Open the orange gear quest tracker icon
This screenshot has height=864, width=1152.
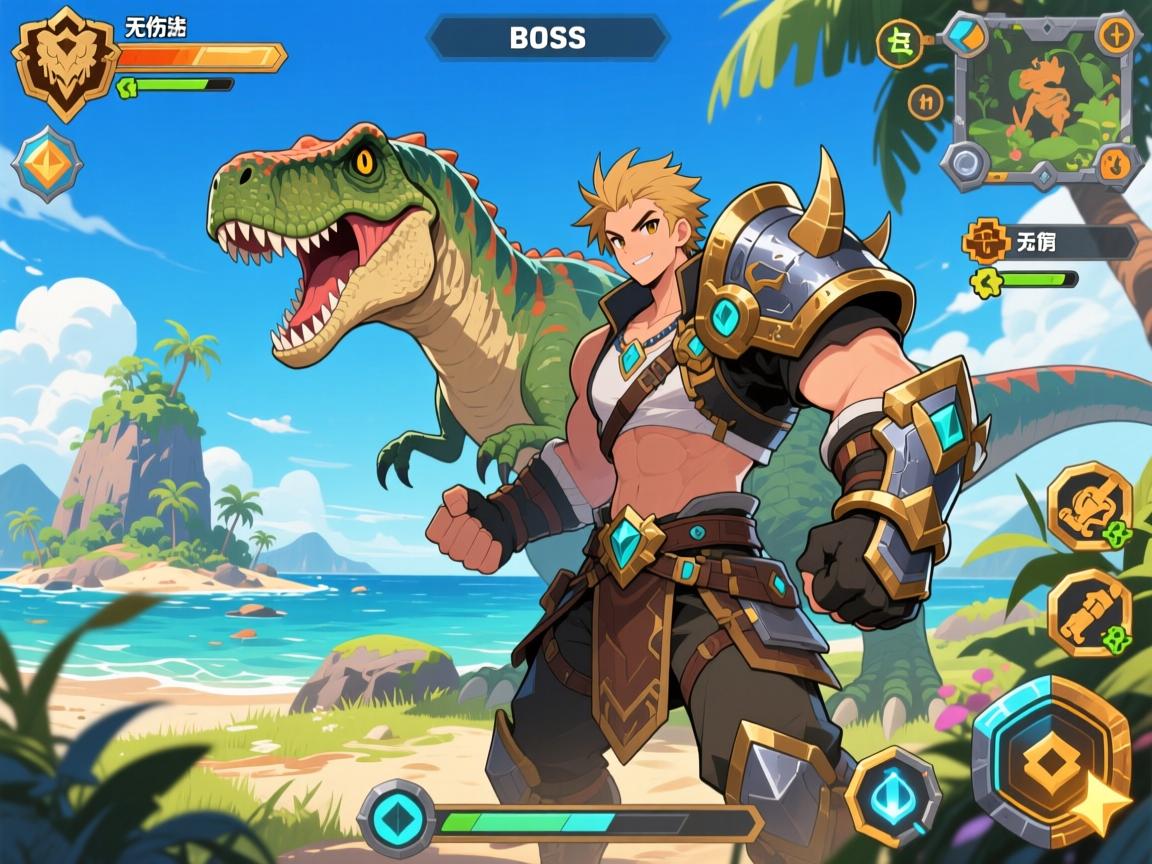(x=986, y=242)
